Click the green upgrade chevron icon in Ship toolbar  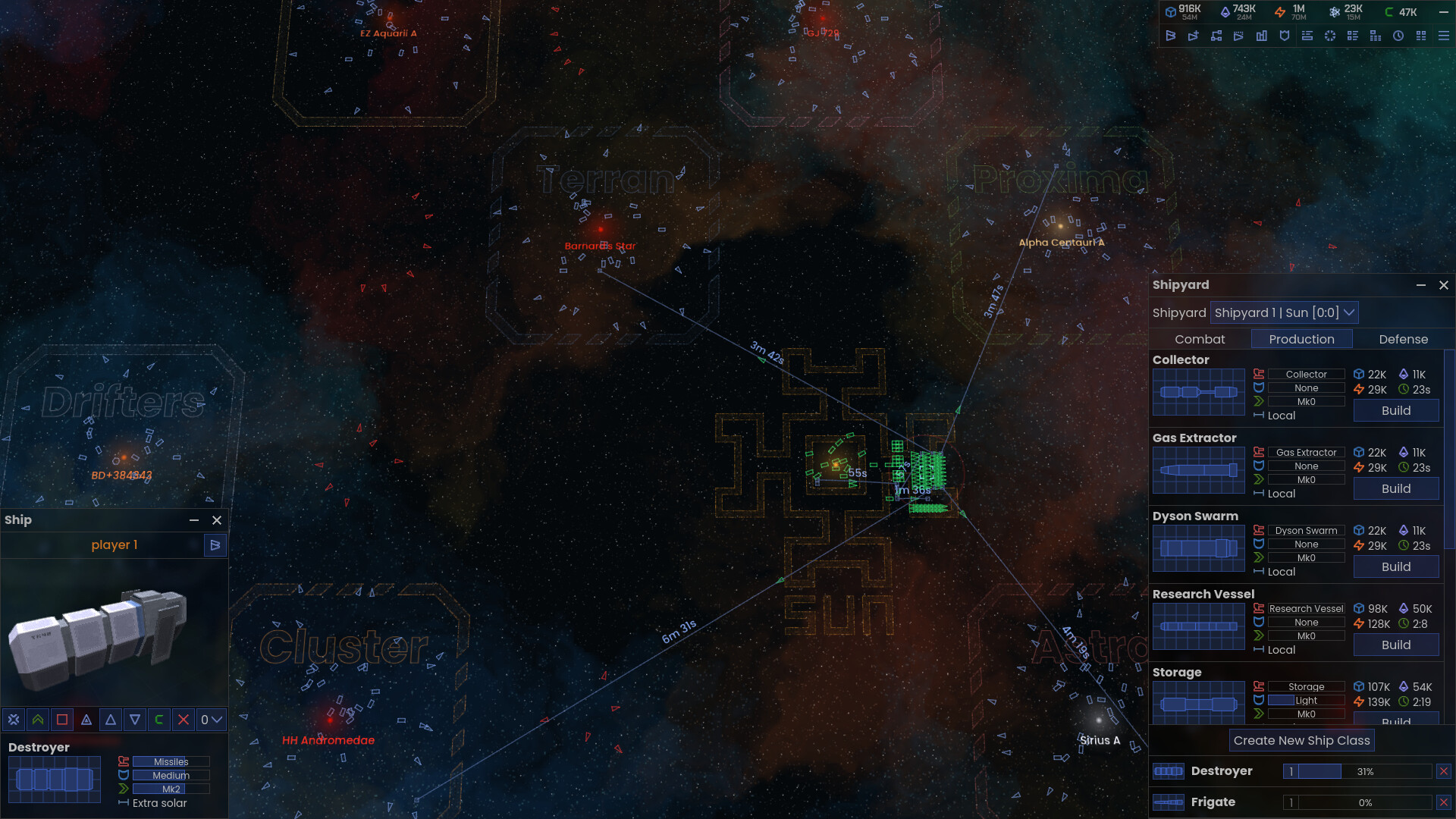coord(38,719)
